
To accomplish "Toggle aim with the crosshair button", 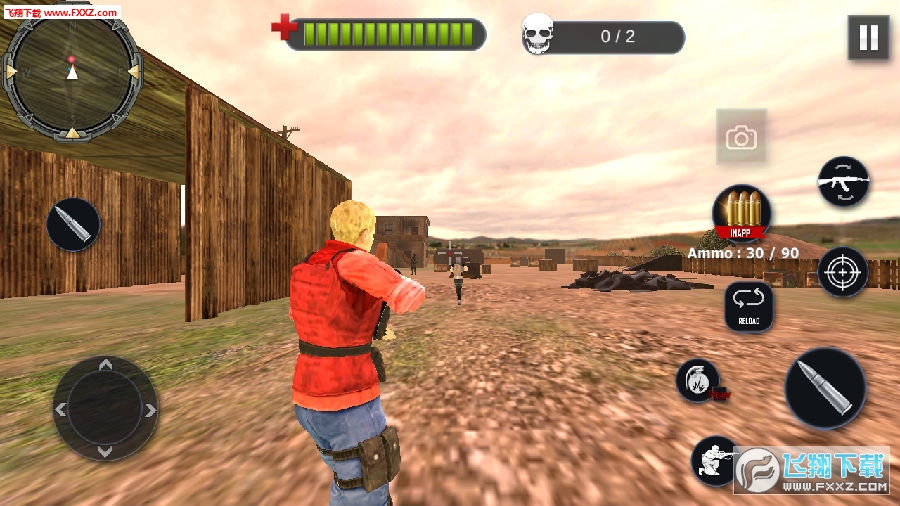I will pyautogui.click(x=843, y=271).
